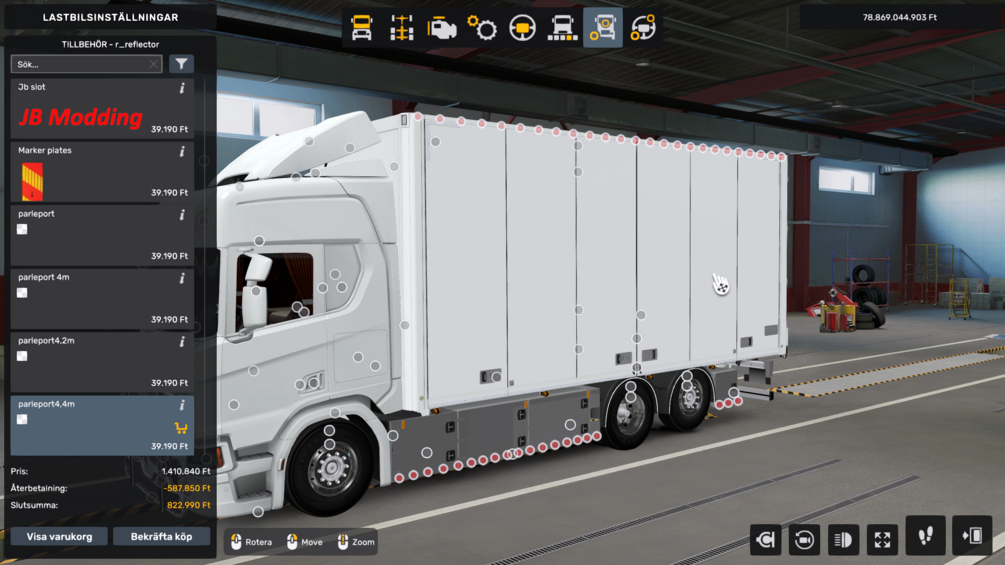Viewport: 1005px width, 565px height.
Task: Confirm purchase with Bekräfta köp
Action: [x=161, y=537]
